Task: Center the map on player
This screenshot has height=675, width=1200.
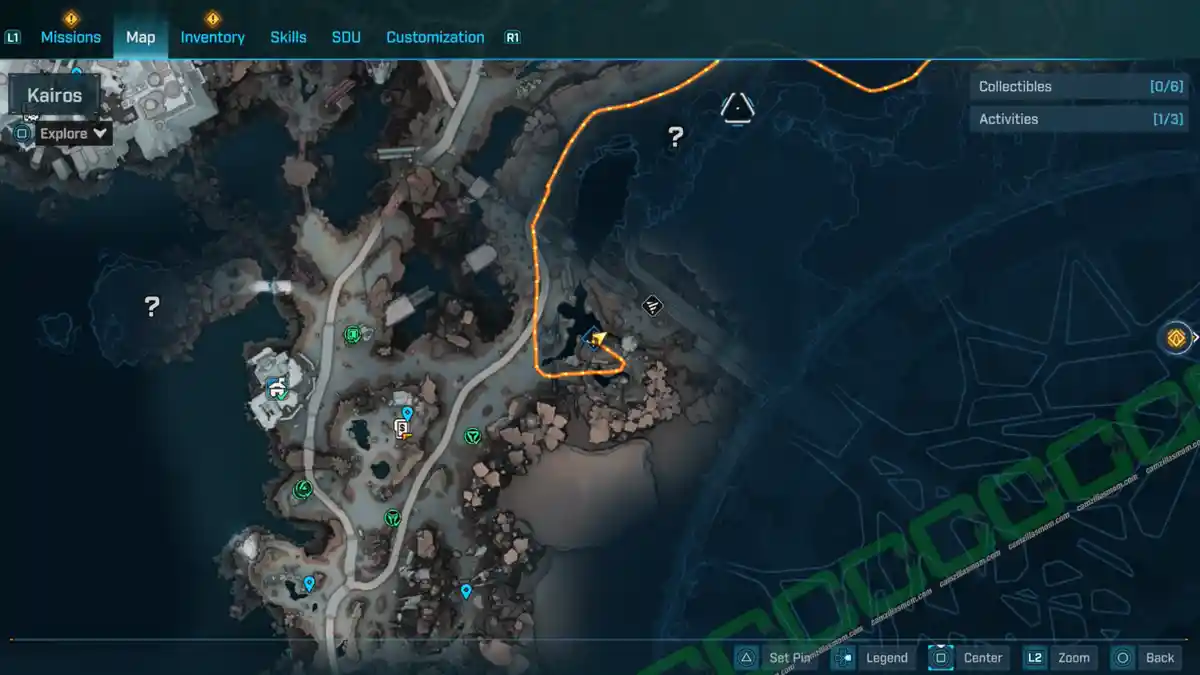Action: click(967, 658)
